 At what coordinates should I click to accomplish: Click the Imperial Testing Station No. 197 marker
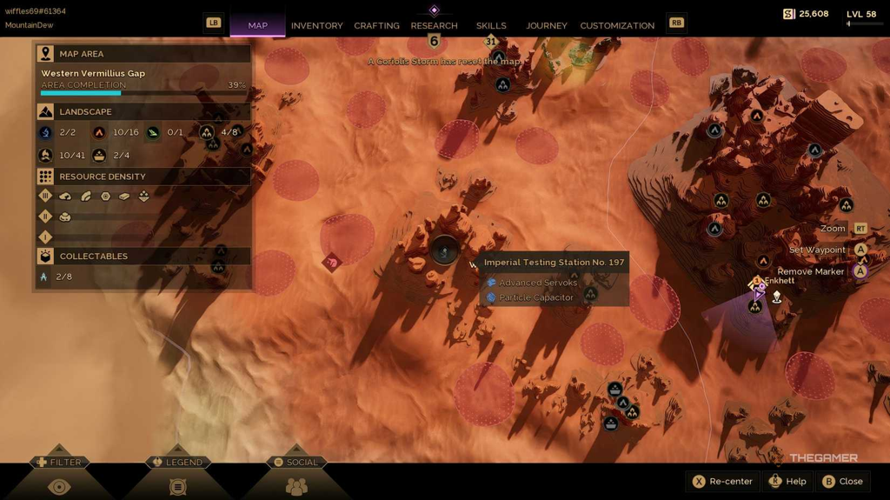pyautogui.click(x=445, y=251)
